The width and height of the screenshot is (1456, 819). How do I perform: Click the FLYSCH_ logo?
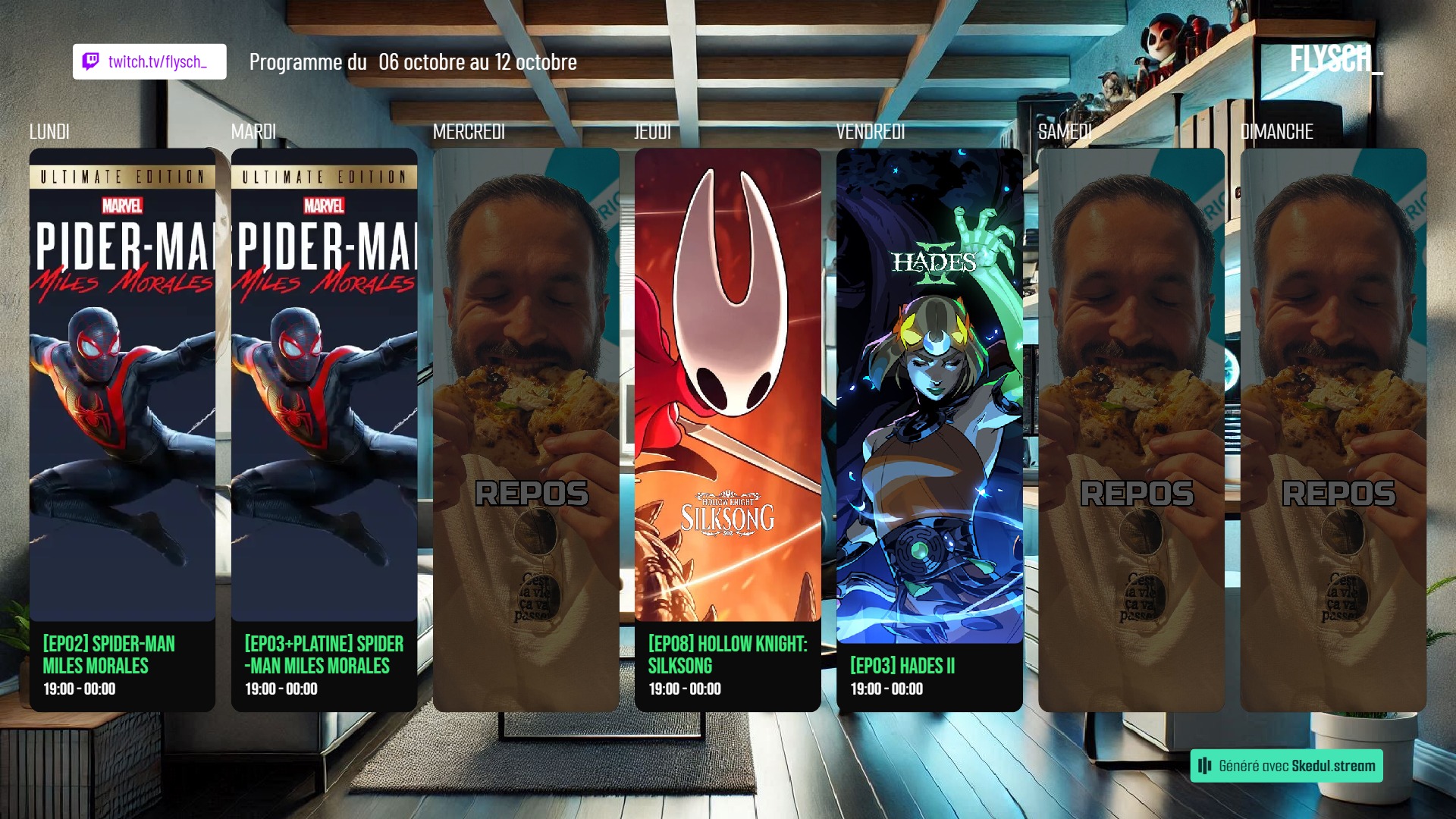click(x=1335, y=58)
